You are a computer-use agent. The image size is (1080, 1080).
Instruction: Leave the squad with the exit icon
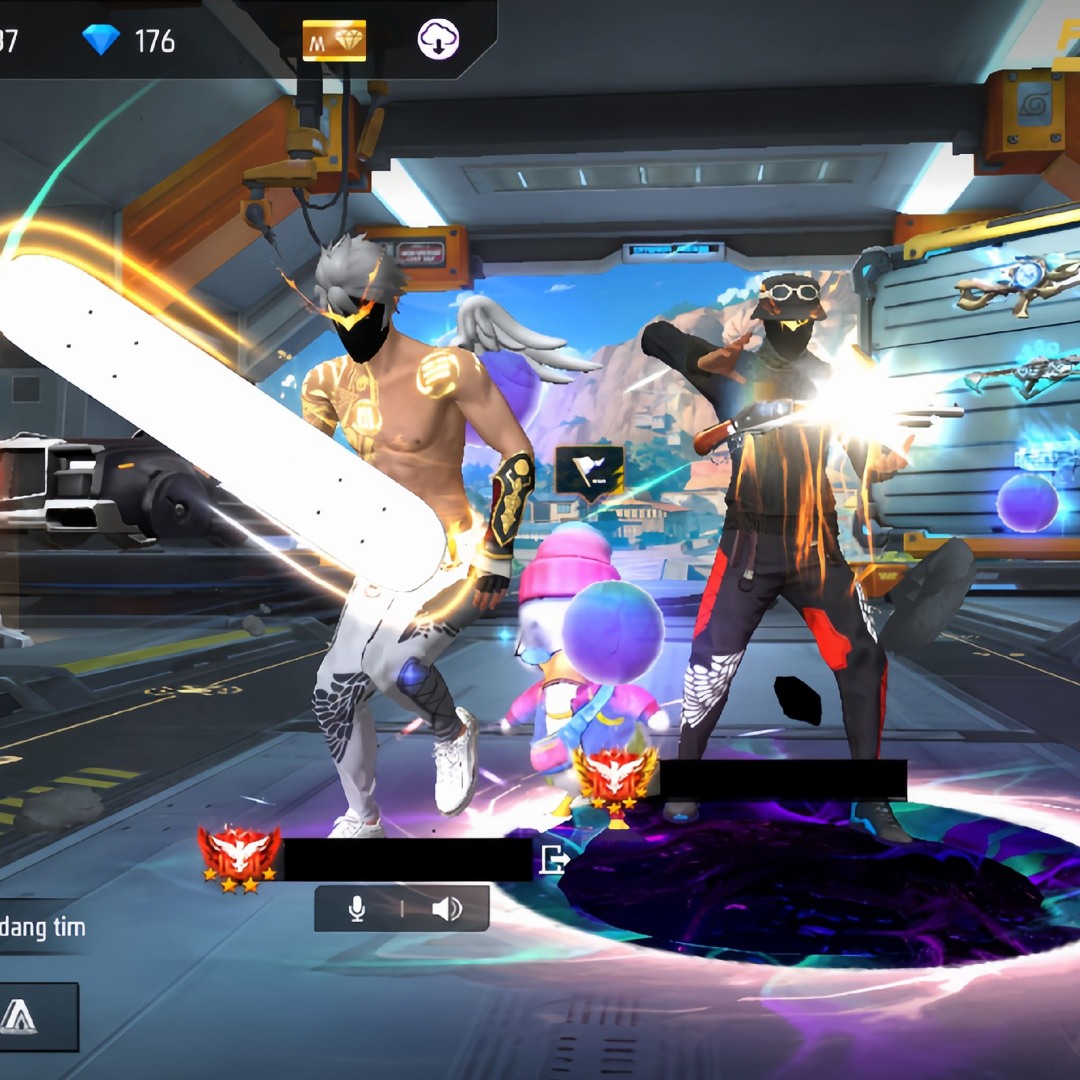coord(553,859)
